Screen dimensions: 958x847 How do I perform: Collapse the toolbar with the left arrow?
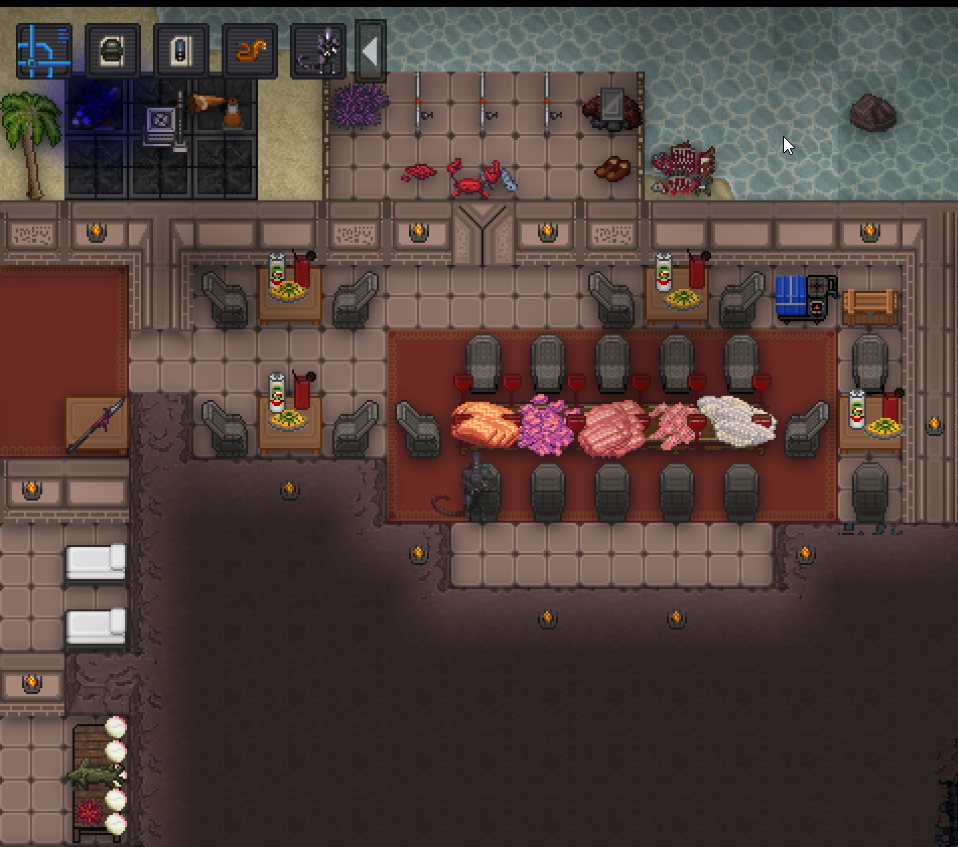370,51
